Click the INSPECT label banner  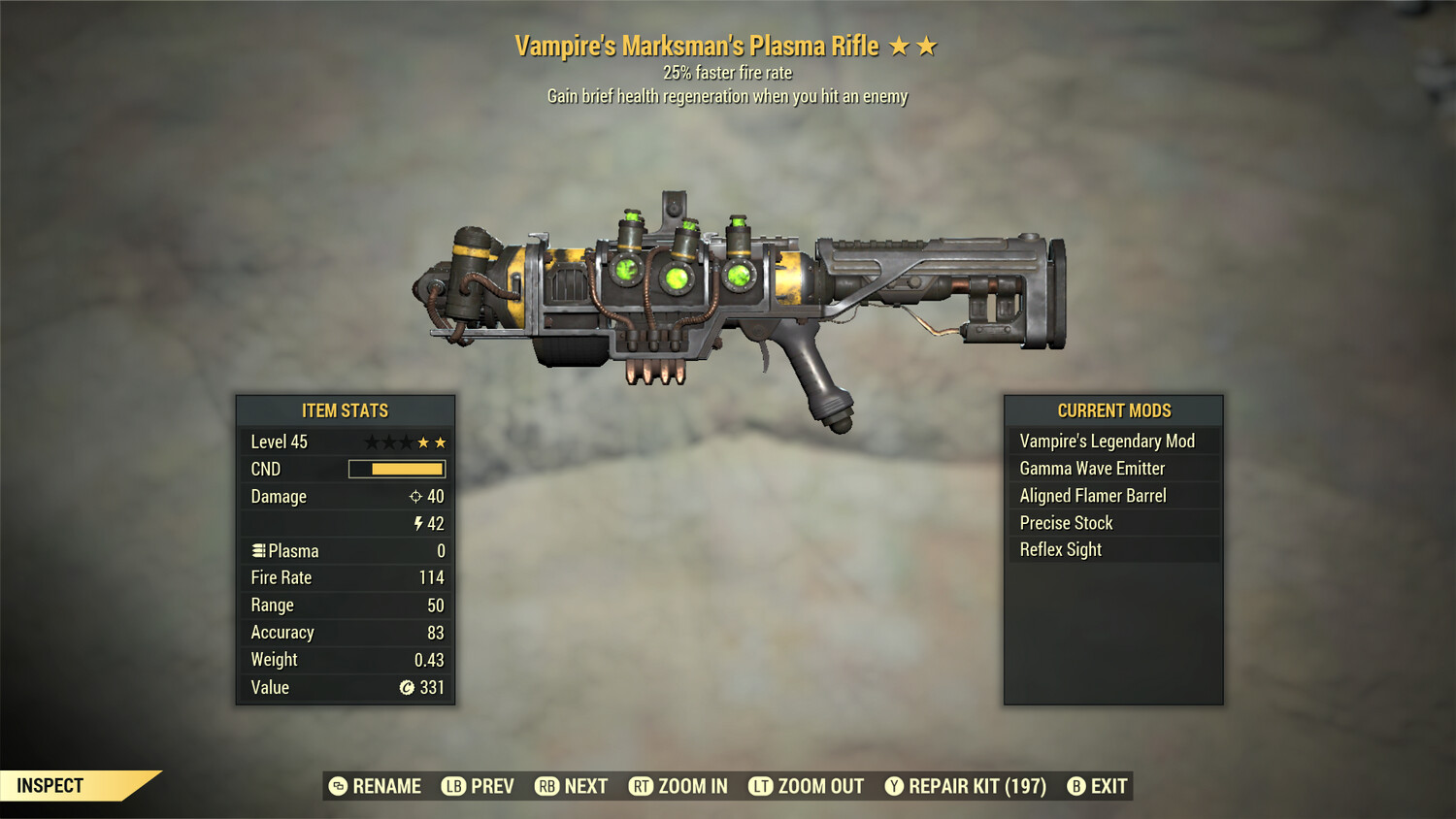point(50,785)
